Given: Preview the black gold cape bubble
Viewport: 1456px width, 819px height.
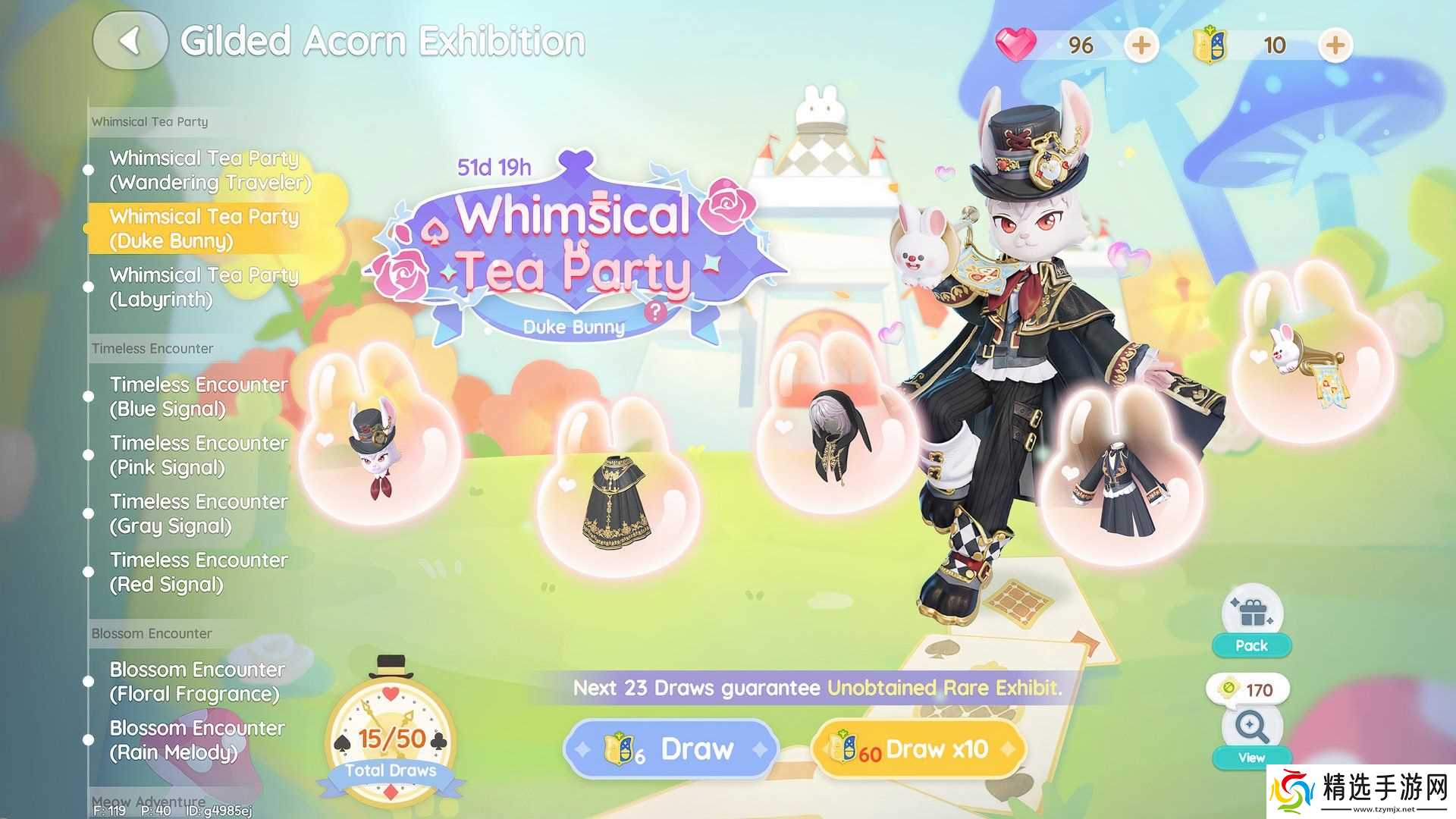Looking at the screenshot, I should click(616, 500).
